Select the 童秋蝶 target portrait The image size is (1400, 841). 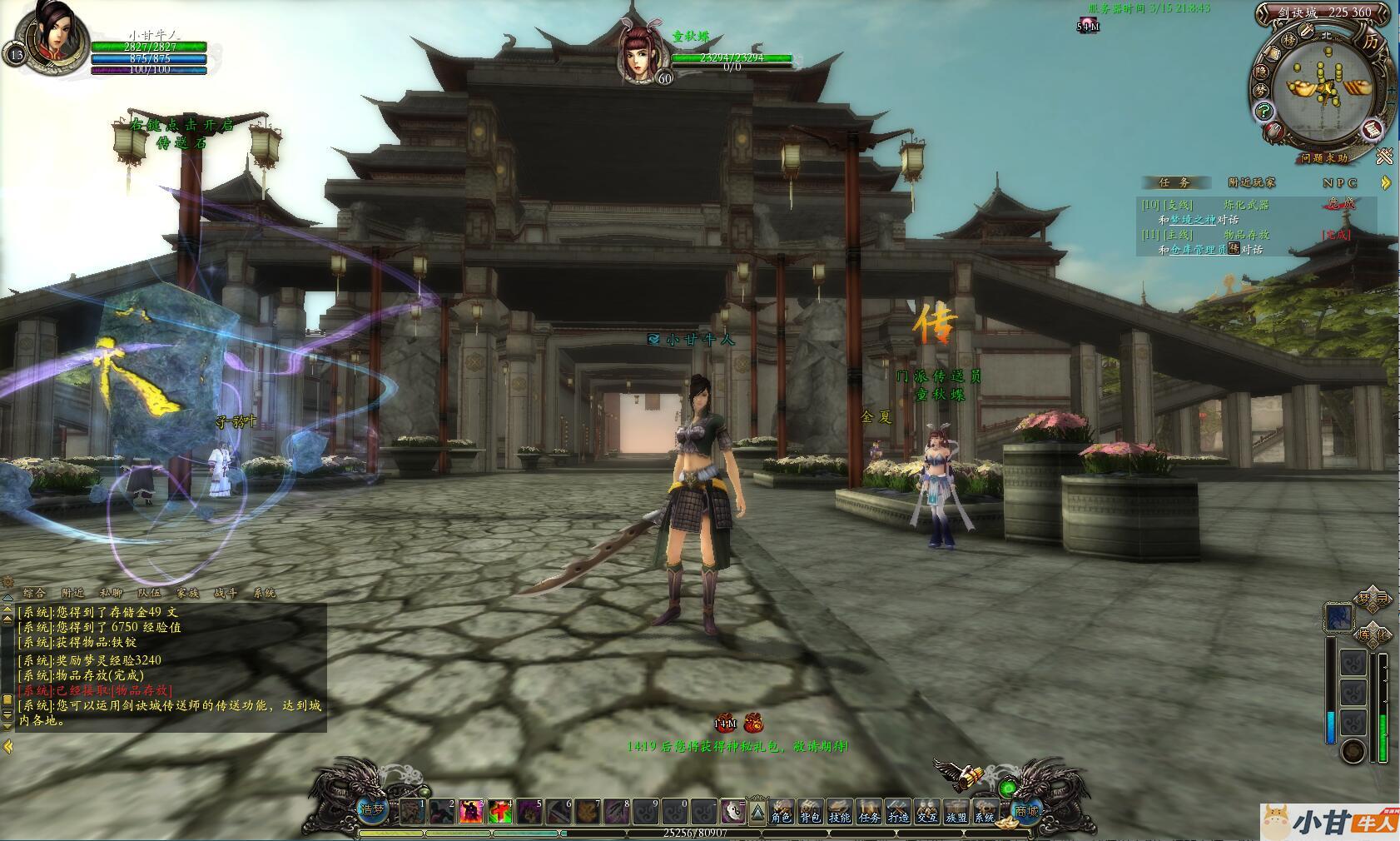tap(638, 52)
